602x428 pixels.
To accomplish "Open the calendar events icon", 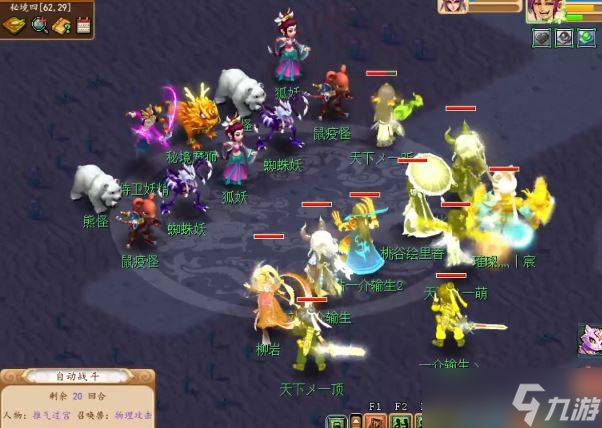I will coord(84,26).
